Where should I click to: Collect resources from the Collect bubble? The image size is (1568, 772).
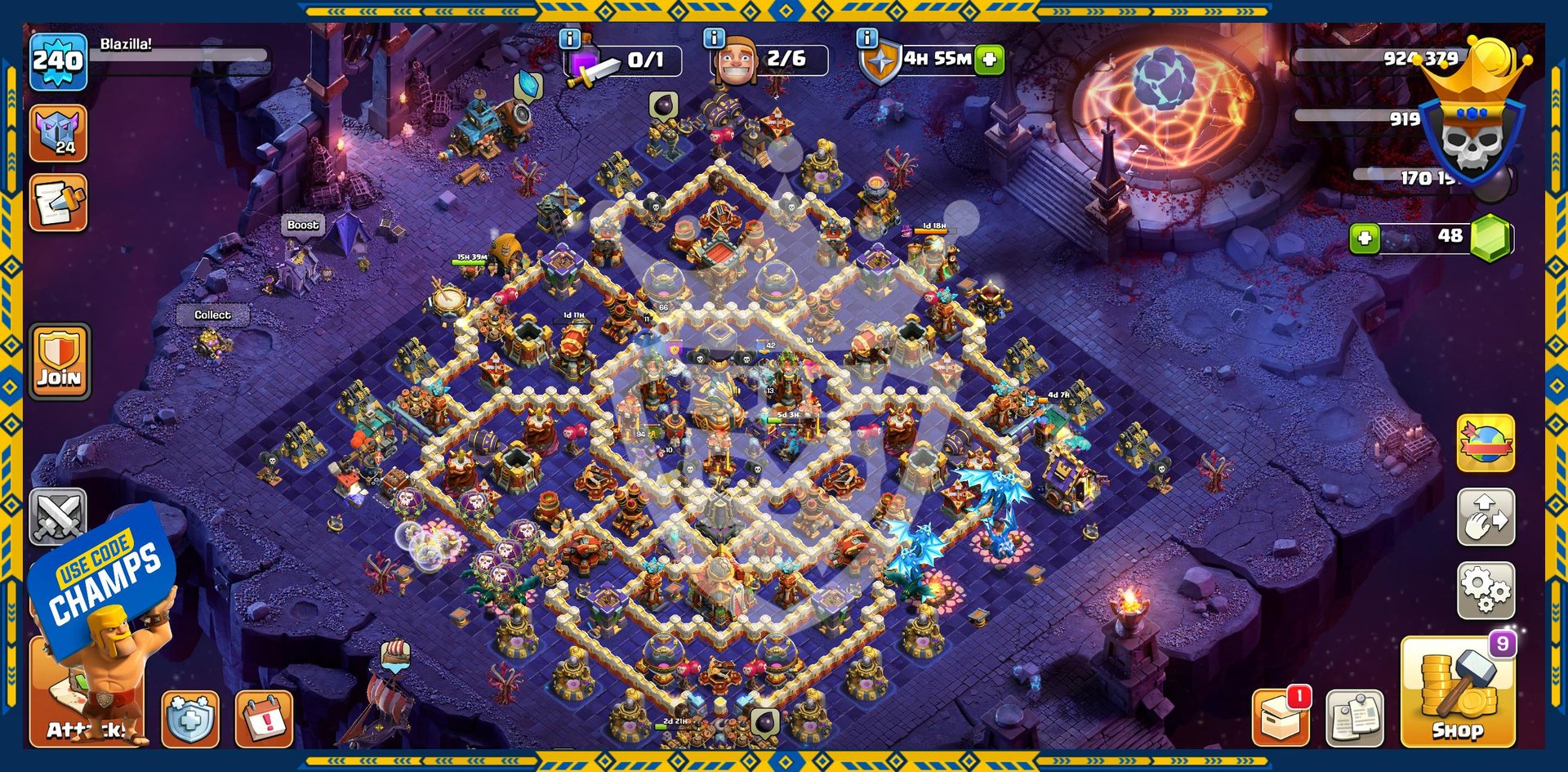point(212,315)
